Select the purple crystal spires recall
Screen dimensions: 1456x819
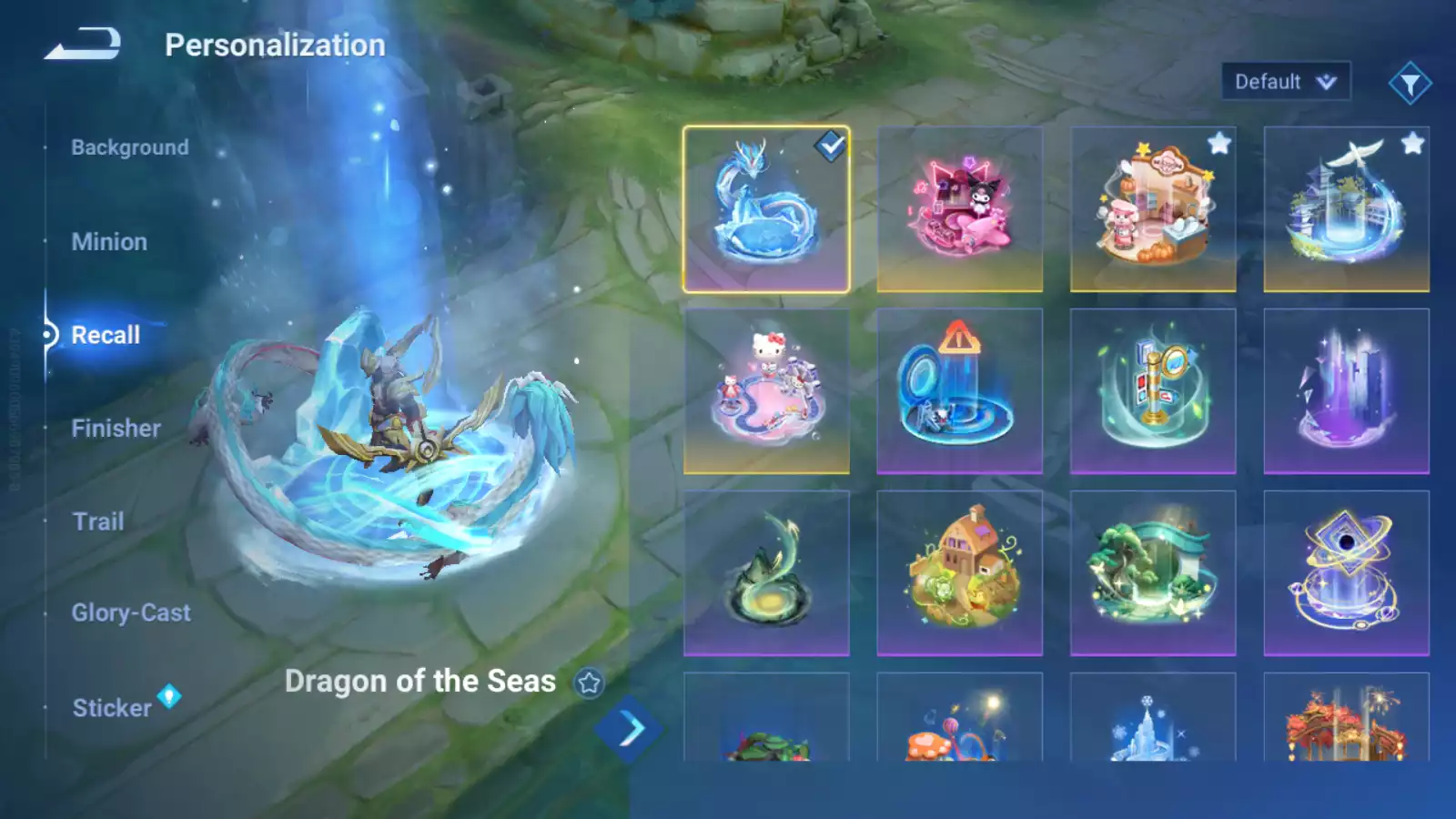[x=1346, y=391]
